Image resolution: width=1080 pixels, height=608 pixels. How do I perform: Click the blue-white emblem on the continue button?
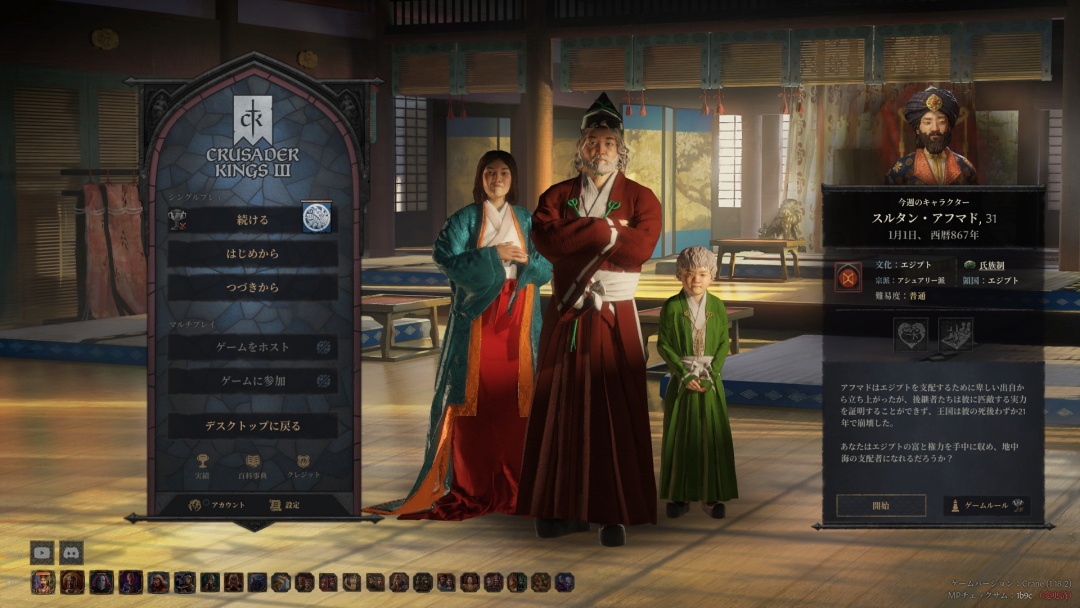click(317, 217)
